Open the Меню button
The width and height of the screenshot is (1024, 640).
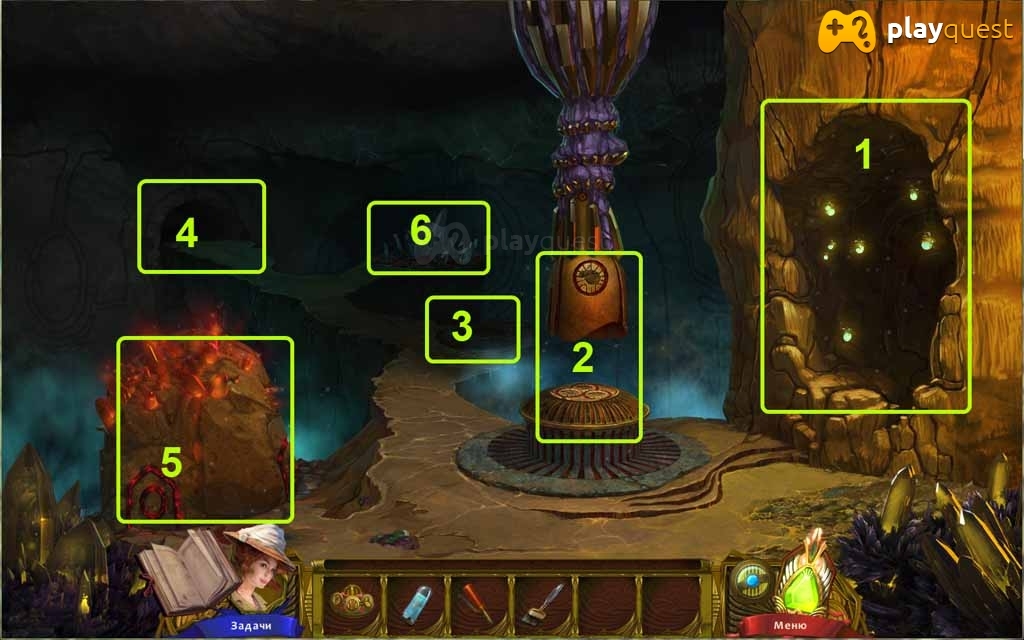(783, 626)
